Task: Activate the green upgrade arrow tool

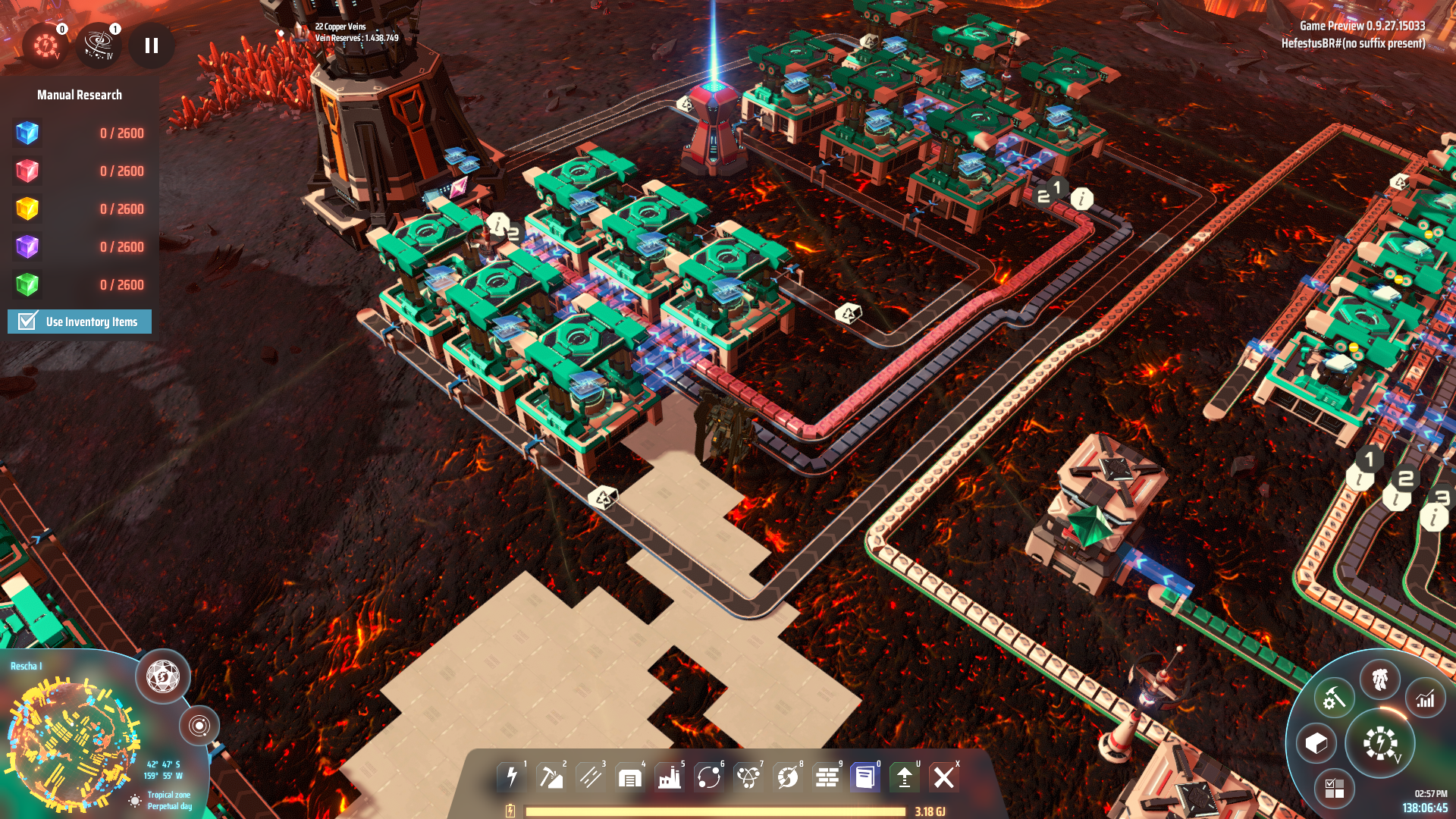Action: (x=905, y=777)
